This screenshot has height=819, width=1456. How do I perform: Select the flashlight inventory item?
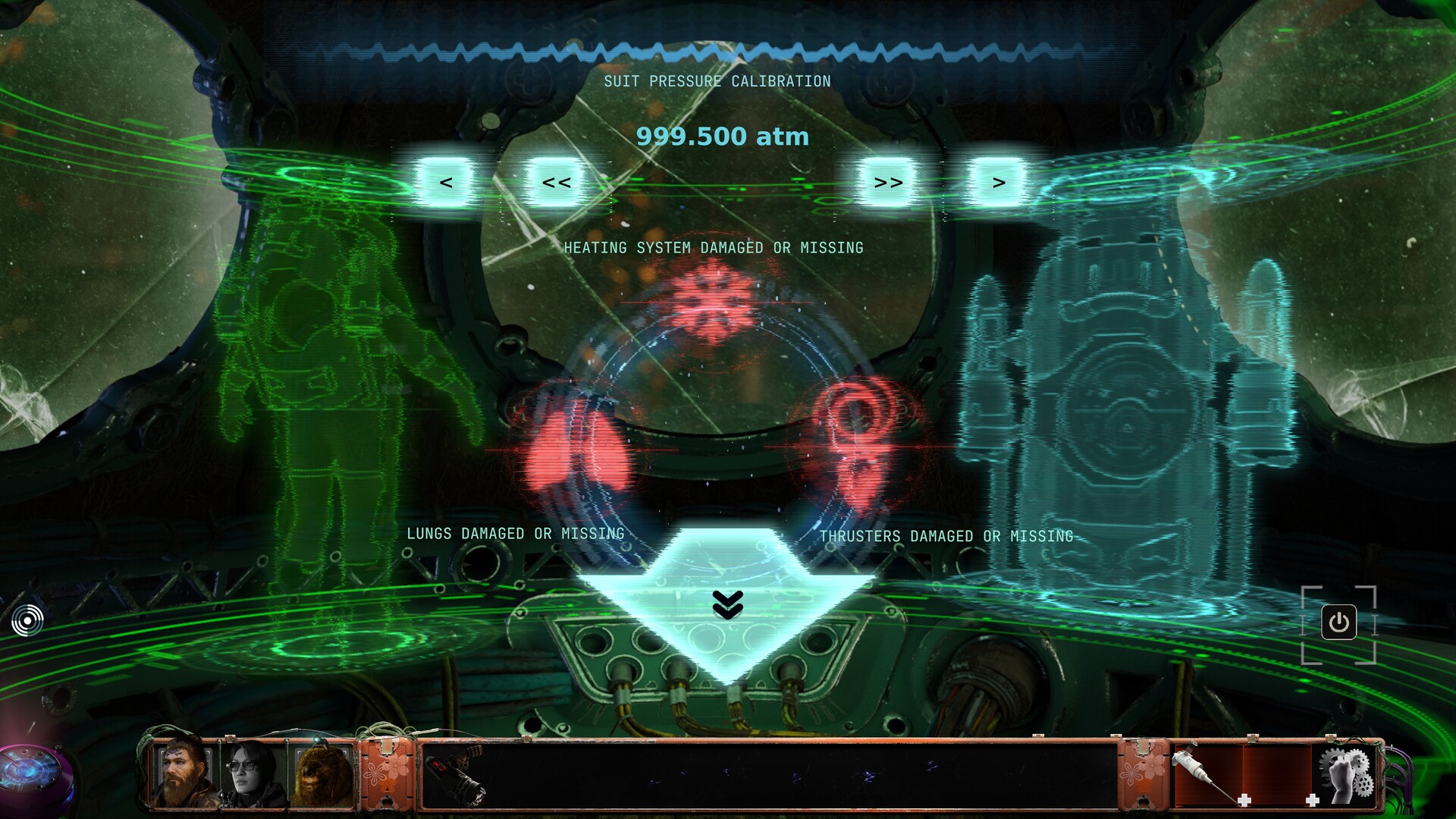click(457, 773)
